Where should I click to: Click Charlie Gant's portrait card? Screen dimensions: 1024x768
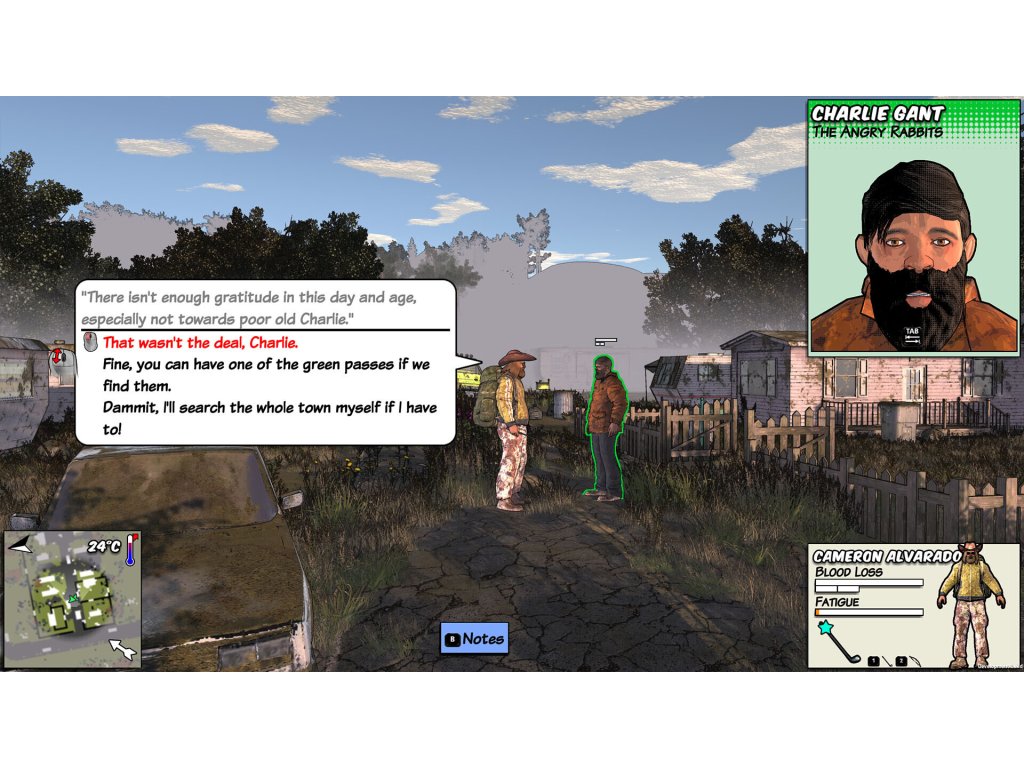(914, 227)
